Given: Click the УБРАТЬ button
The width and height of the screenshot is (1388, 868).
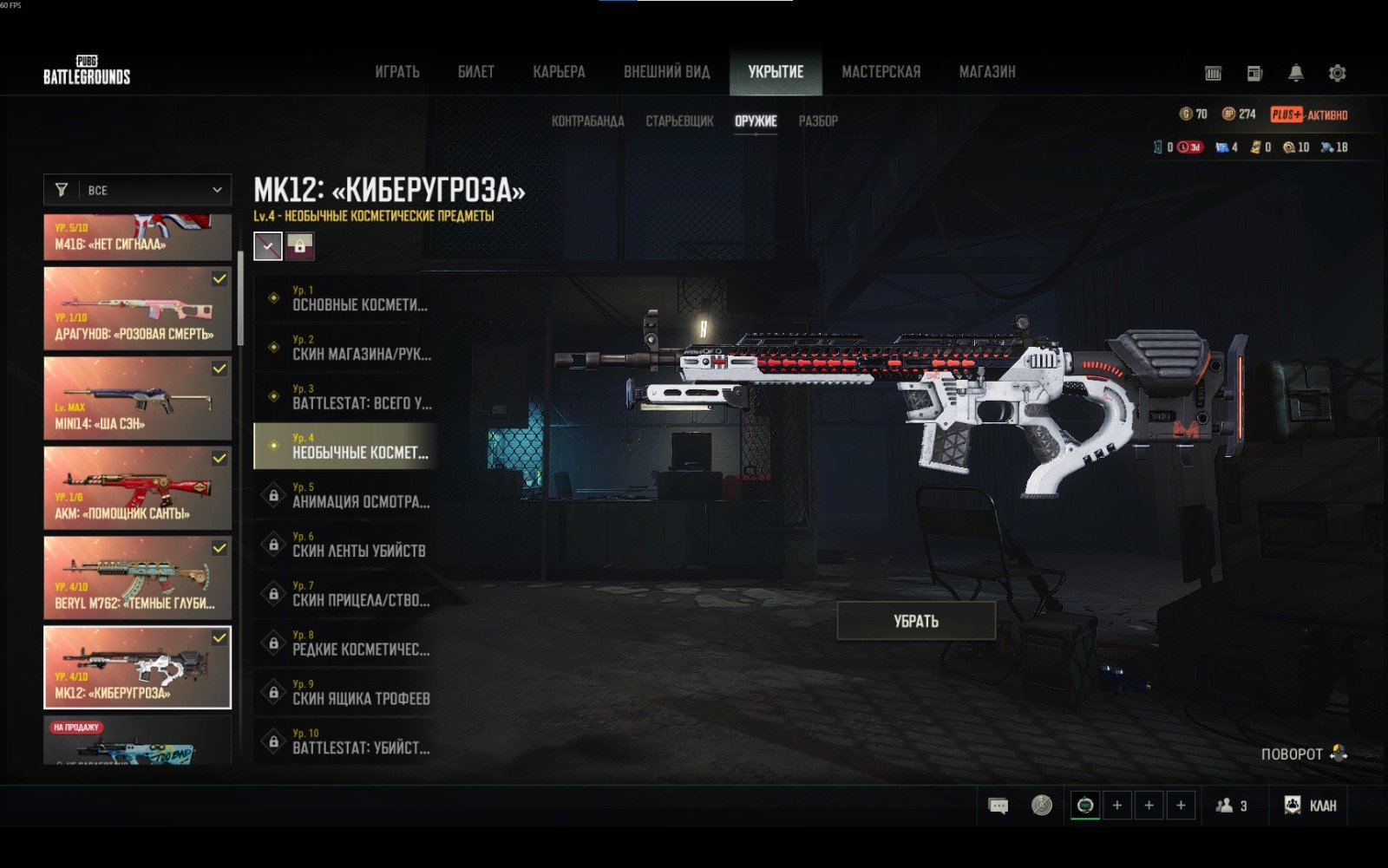Looking at the screenshot, I should click(x=916, y=621).
